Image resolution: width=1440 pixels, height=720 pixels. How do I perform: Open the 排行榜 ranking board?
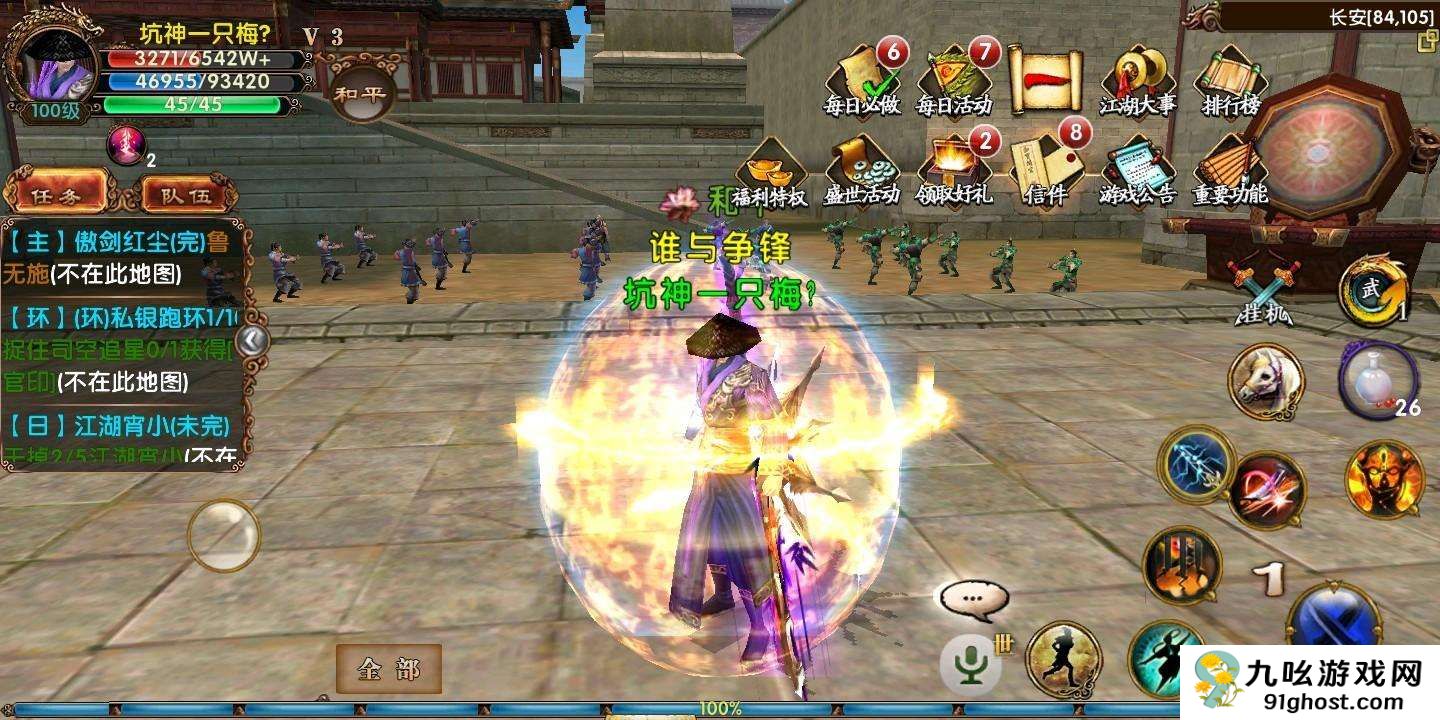pos(1230,80)
